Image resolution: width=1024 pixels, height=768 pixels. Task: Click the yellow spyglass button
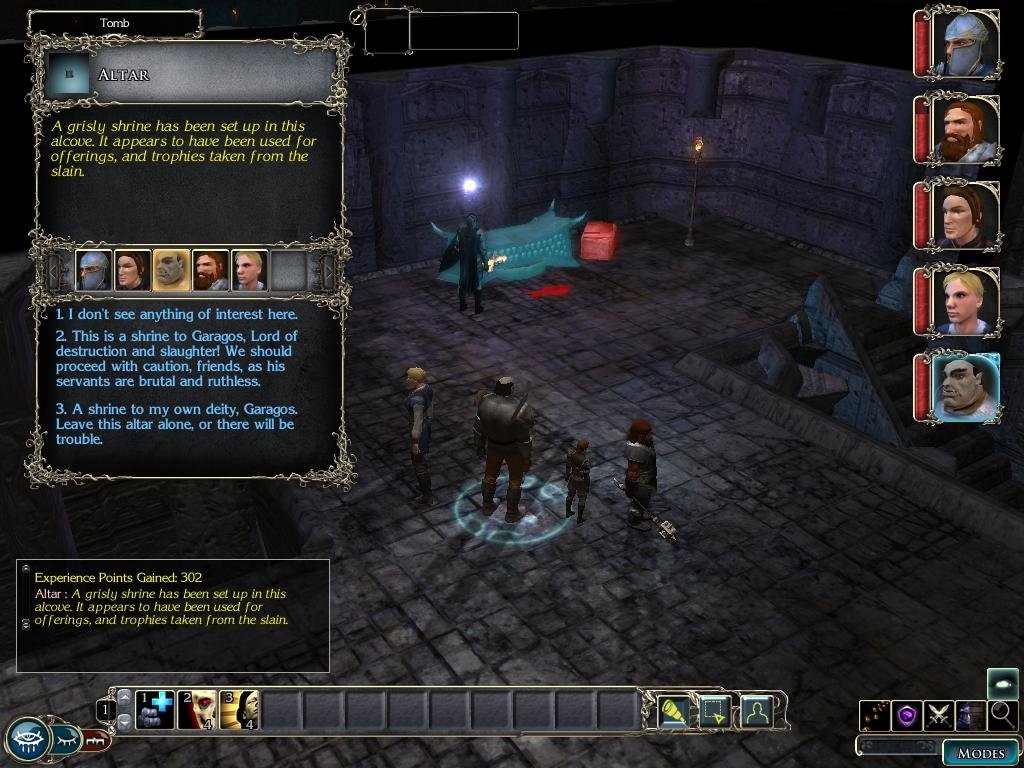point(673,711)
